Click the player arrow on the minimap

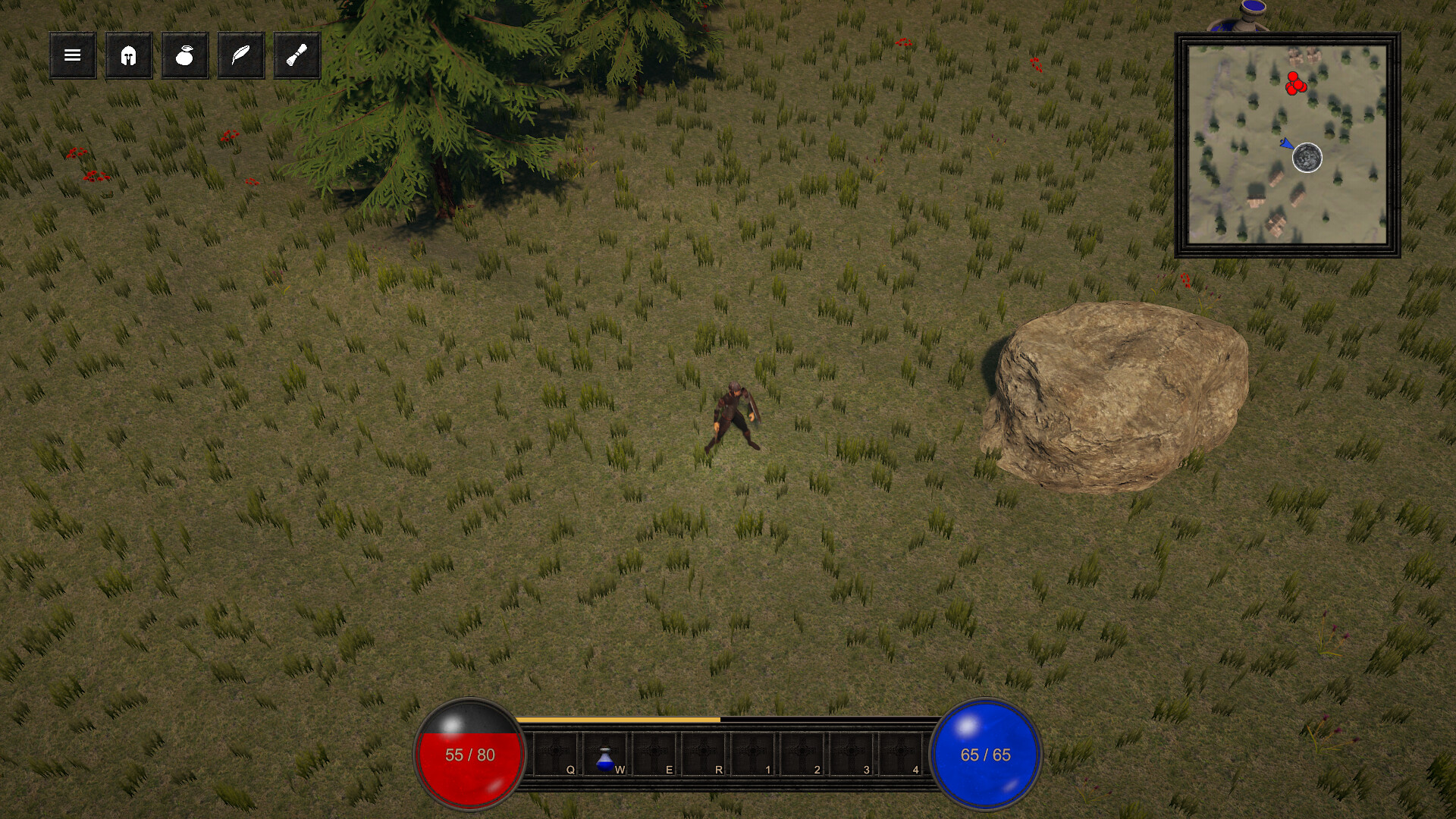tap(1285, 146)
